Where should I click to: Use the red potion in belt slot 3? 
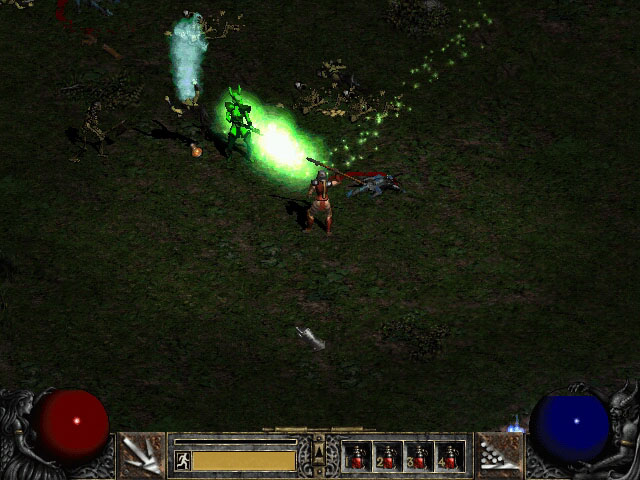[419, 457]
